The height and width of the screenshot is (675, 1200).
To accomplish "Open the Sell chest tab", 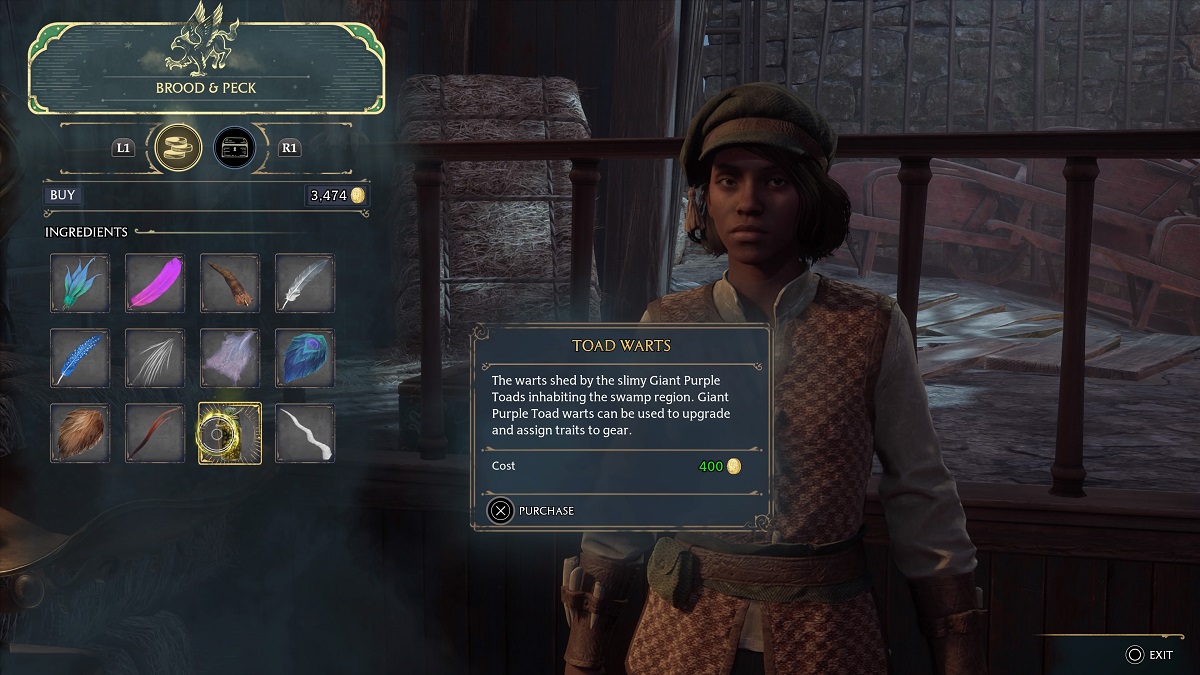I will [234, 148].
